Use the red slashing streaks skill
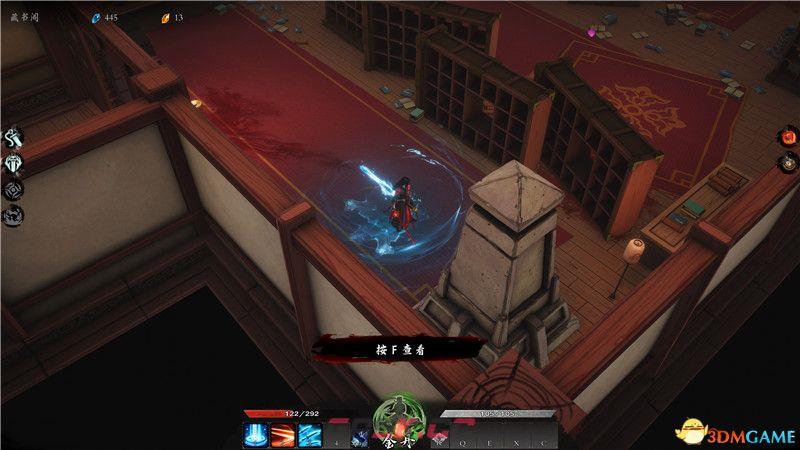 point(283,436)
